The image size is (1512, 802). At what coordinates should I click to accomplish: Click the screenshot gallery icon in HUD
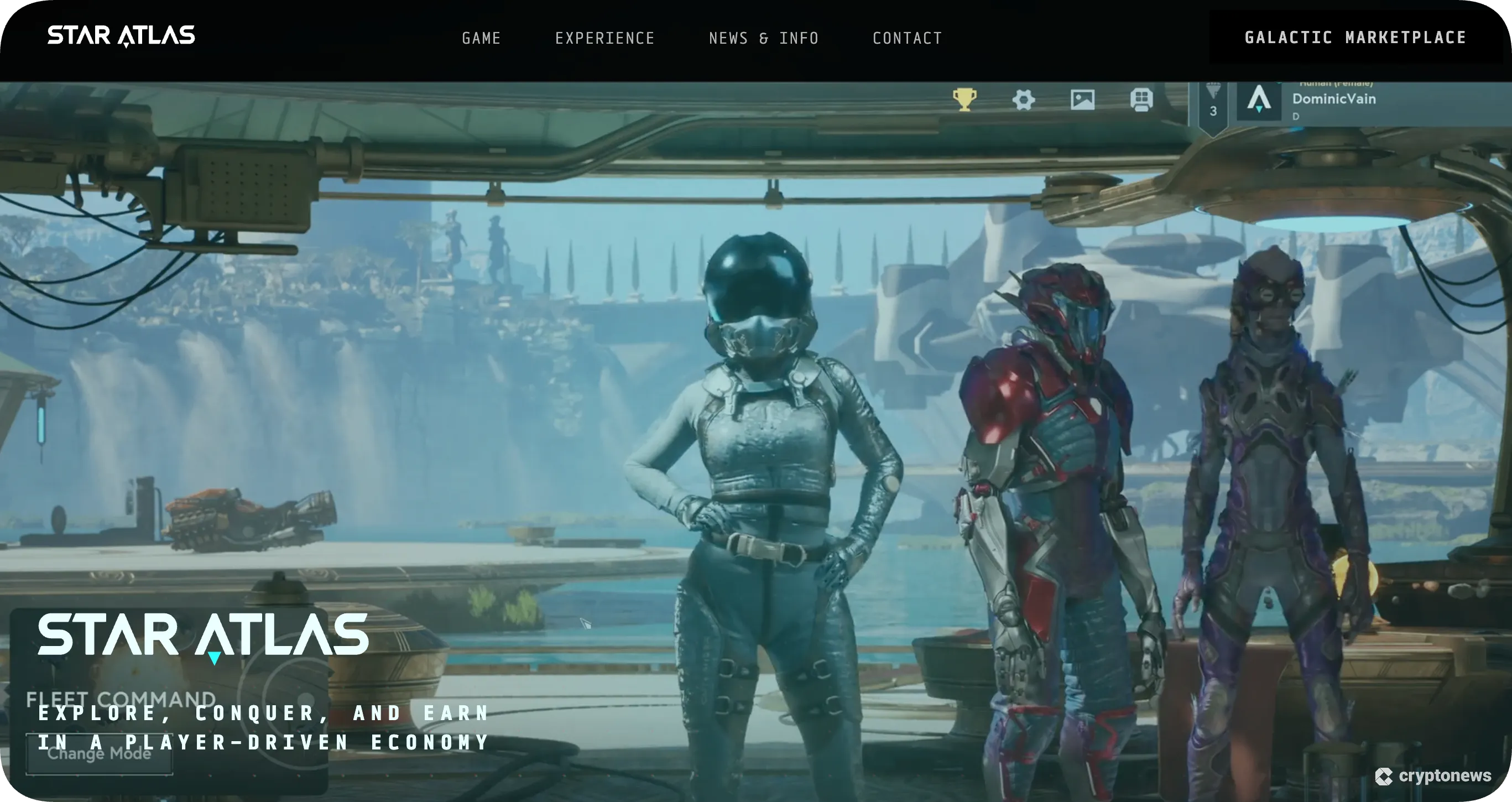pos(1083,100)
